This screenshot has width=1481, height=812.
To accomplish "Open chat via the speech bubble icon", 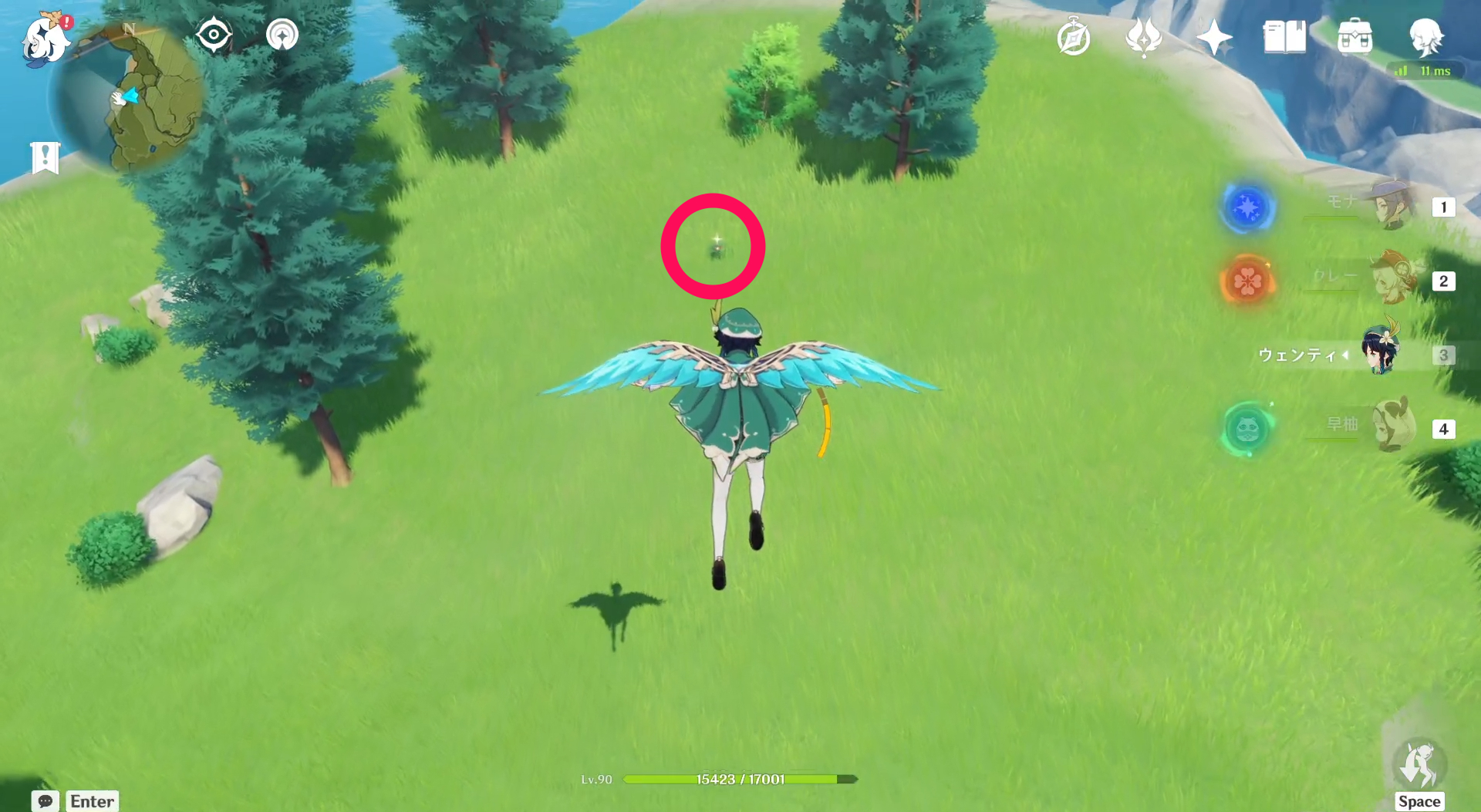I will coord(44,801).
